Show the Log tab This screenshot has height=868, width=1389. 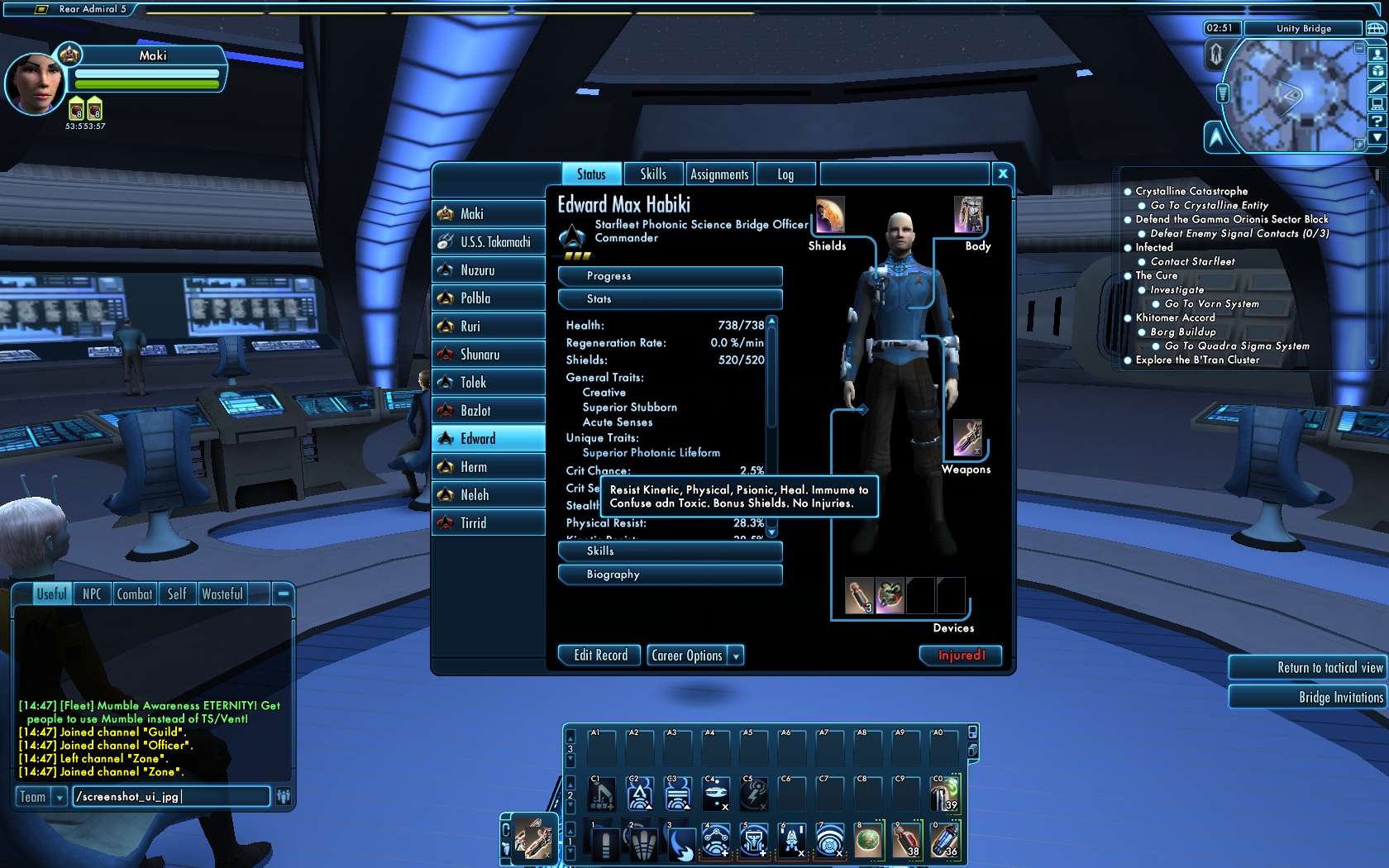point(785,174)
